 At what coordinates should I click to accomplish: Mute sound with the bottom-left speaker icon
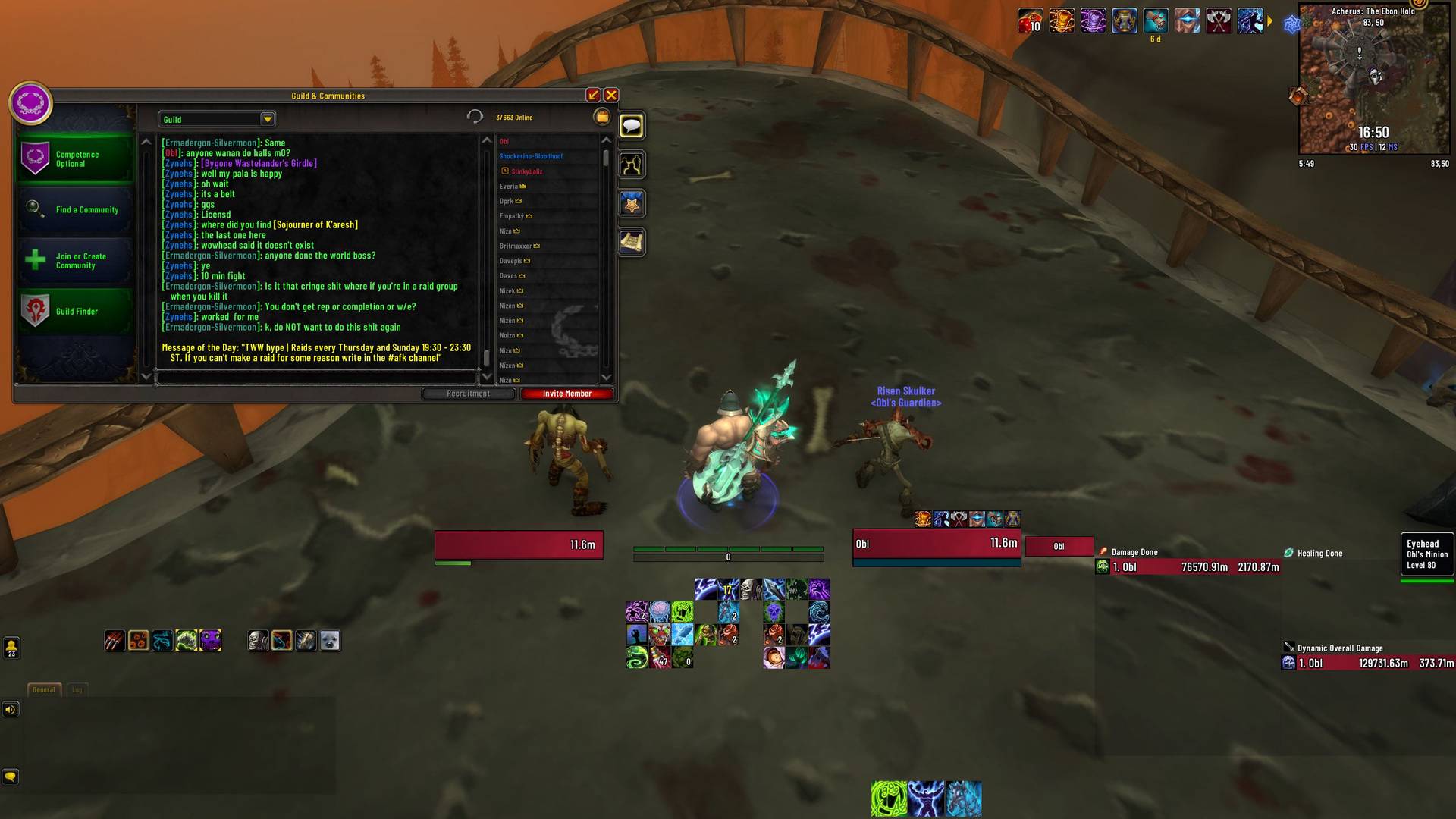10,710
